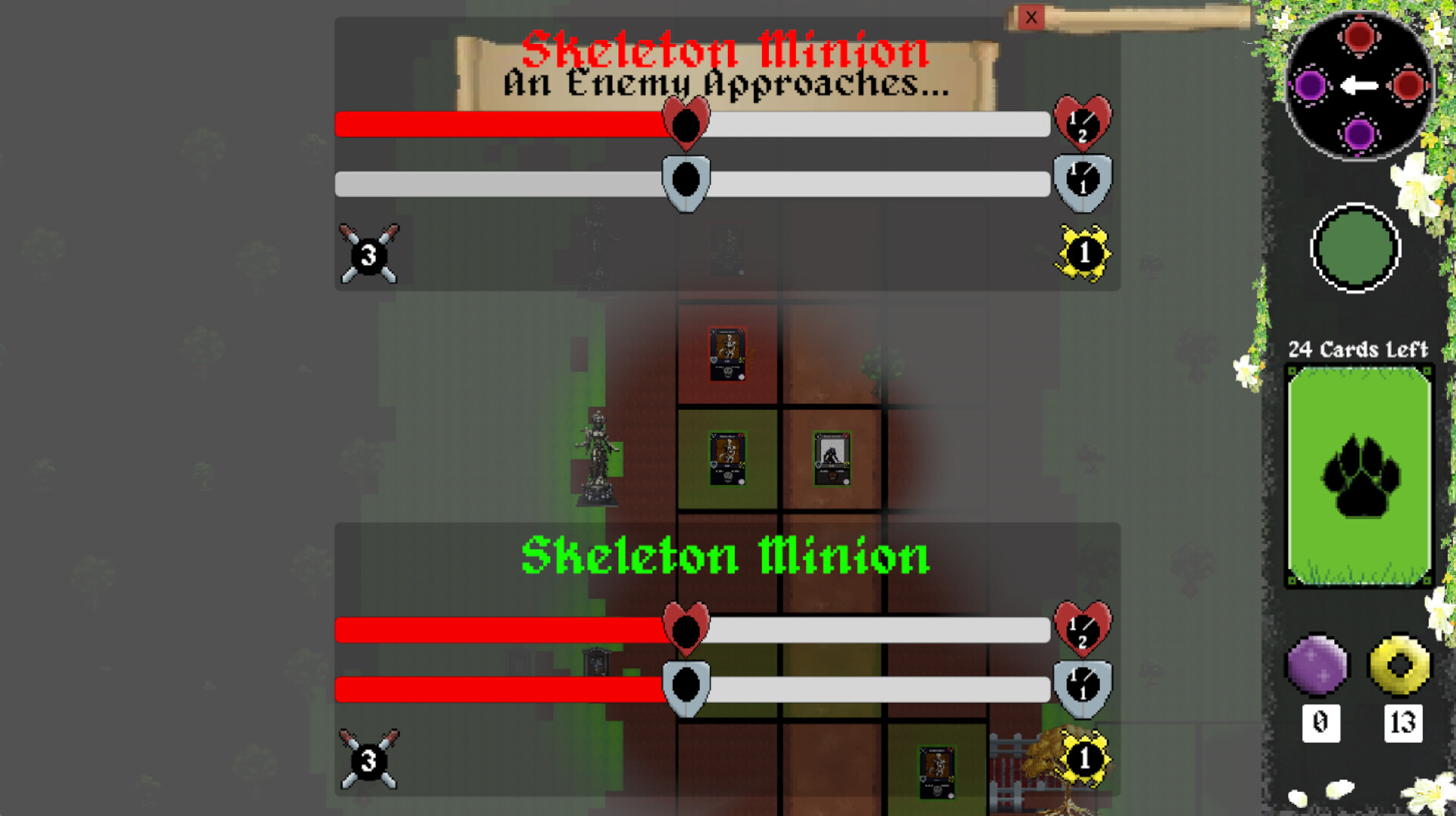Screen dimensions: 1456x816
Task: Click the 24 Cards Left label
Action: [1358, 350]
